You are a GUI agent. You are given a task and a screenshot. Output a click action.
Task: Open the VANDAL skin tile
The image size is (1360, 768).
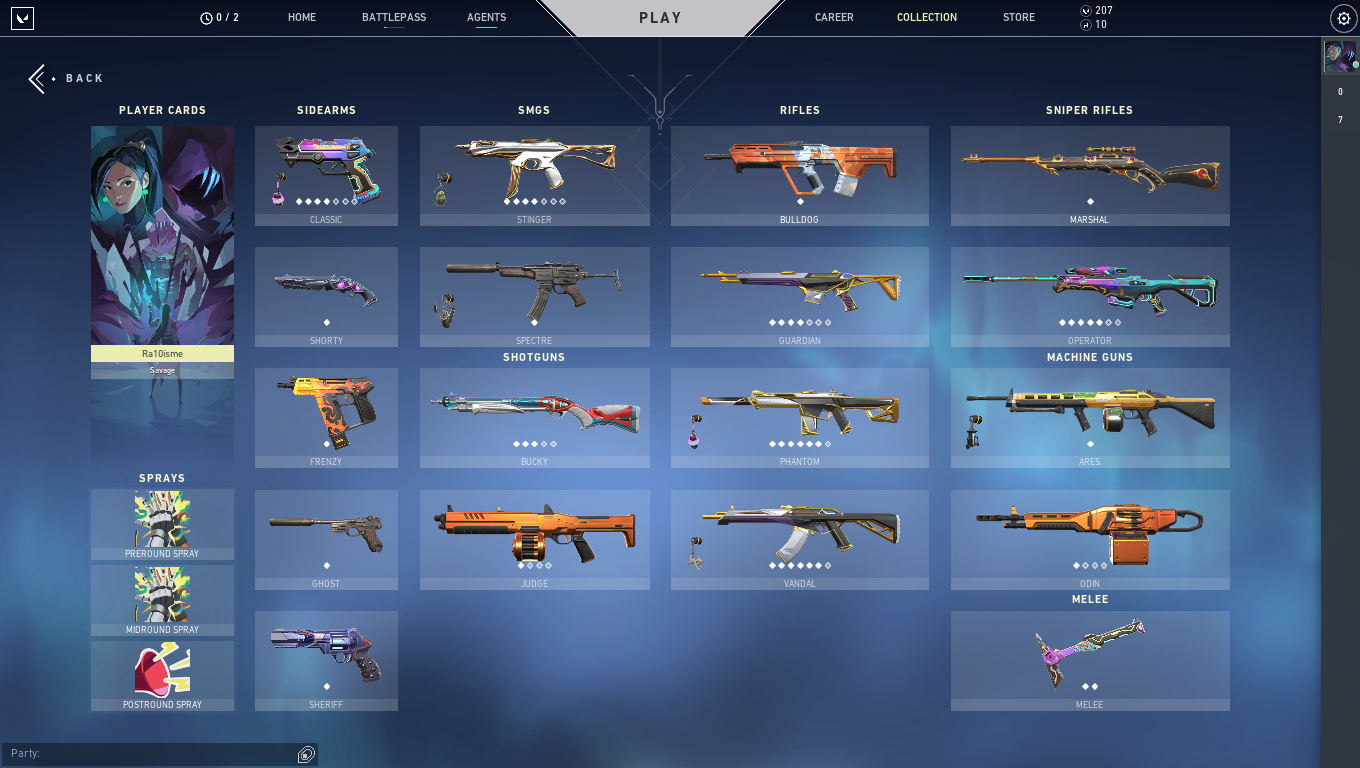coord(800,539)
